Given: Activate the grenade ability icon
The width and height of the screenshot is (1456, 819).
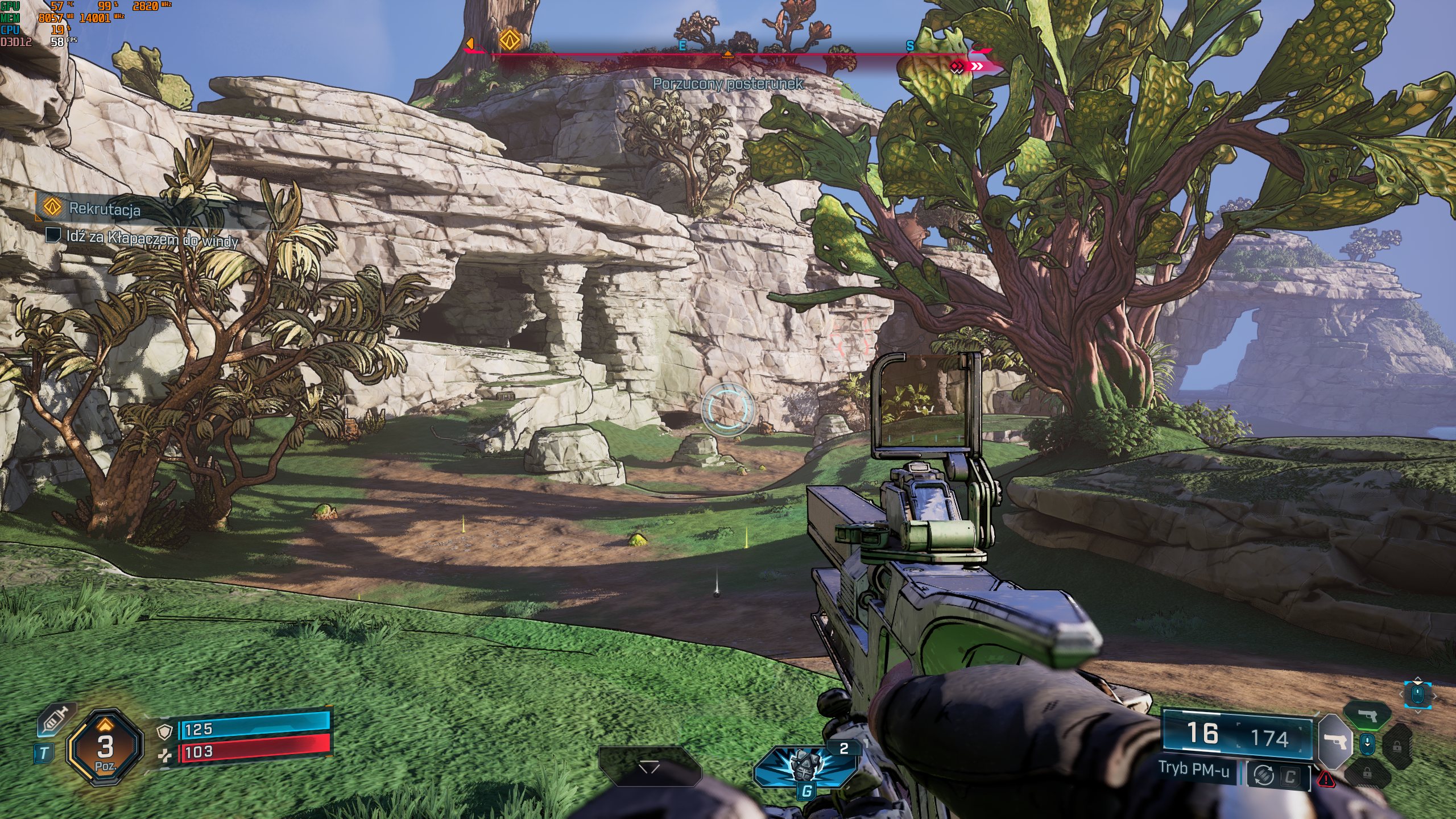Looking at the screenshot, I should 805,765.
